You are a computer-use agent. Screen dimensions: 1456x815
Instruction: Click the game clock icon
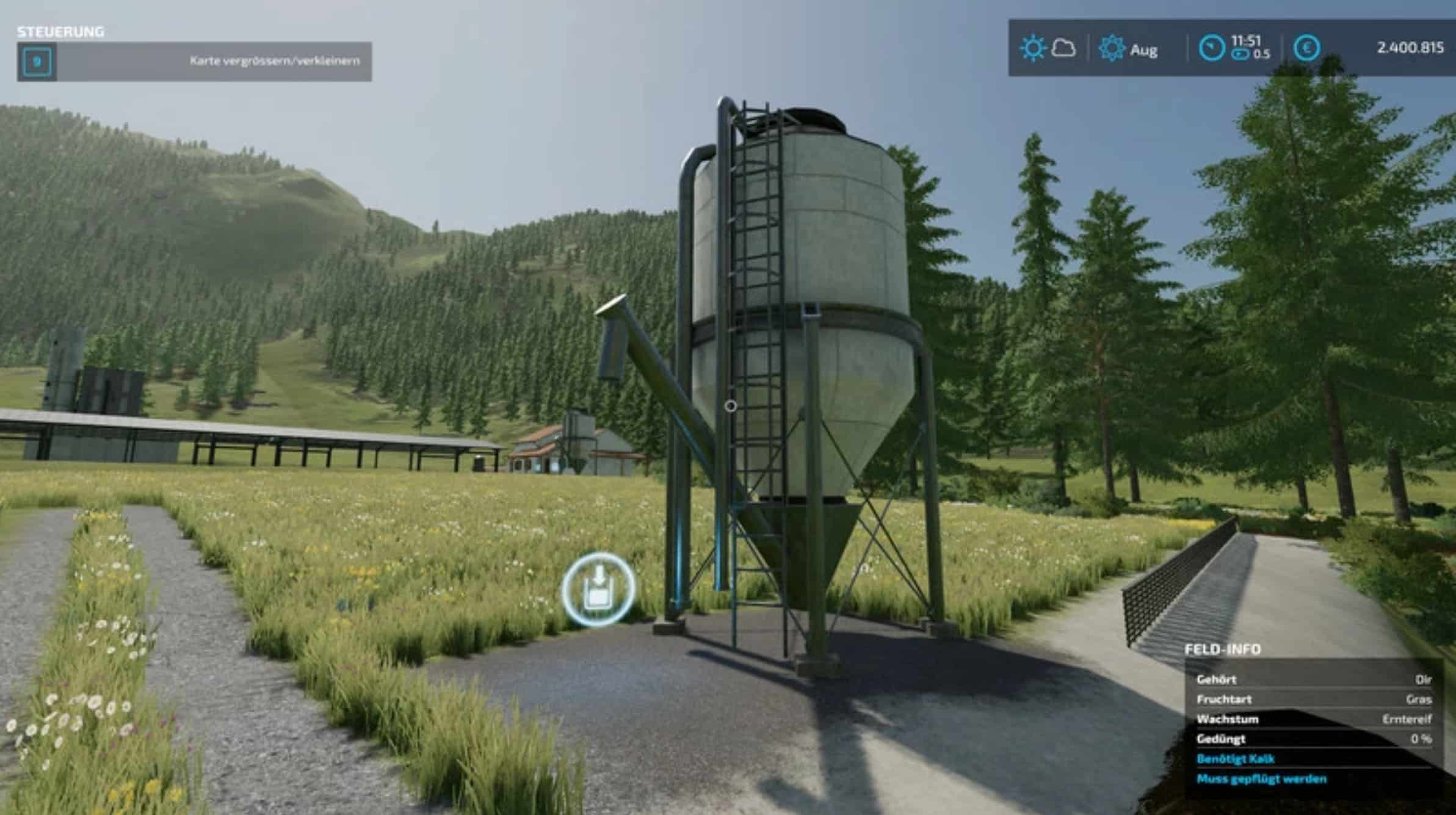tap(1211, 48)
